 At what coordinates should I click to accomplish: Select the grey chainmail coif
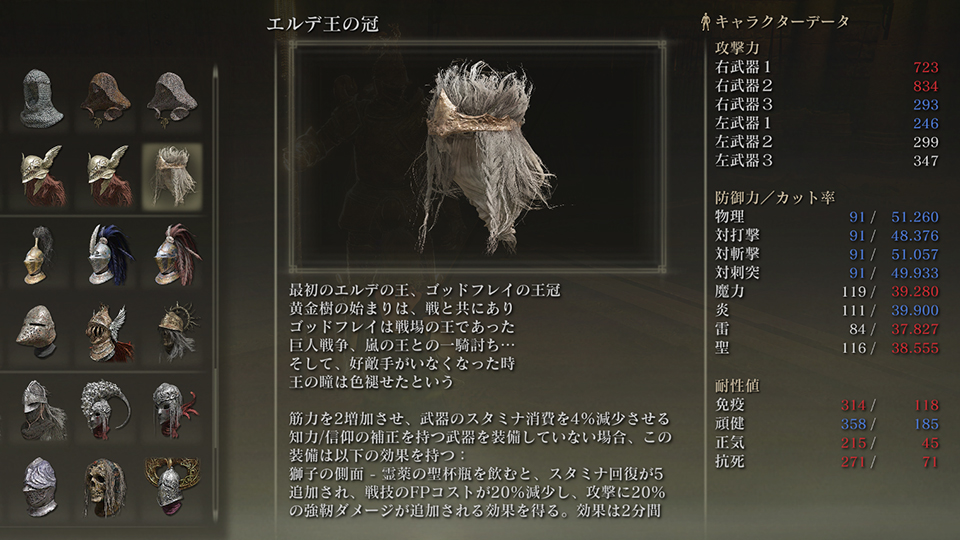[x=41, y=98]
